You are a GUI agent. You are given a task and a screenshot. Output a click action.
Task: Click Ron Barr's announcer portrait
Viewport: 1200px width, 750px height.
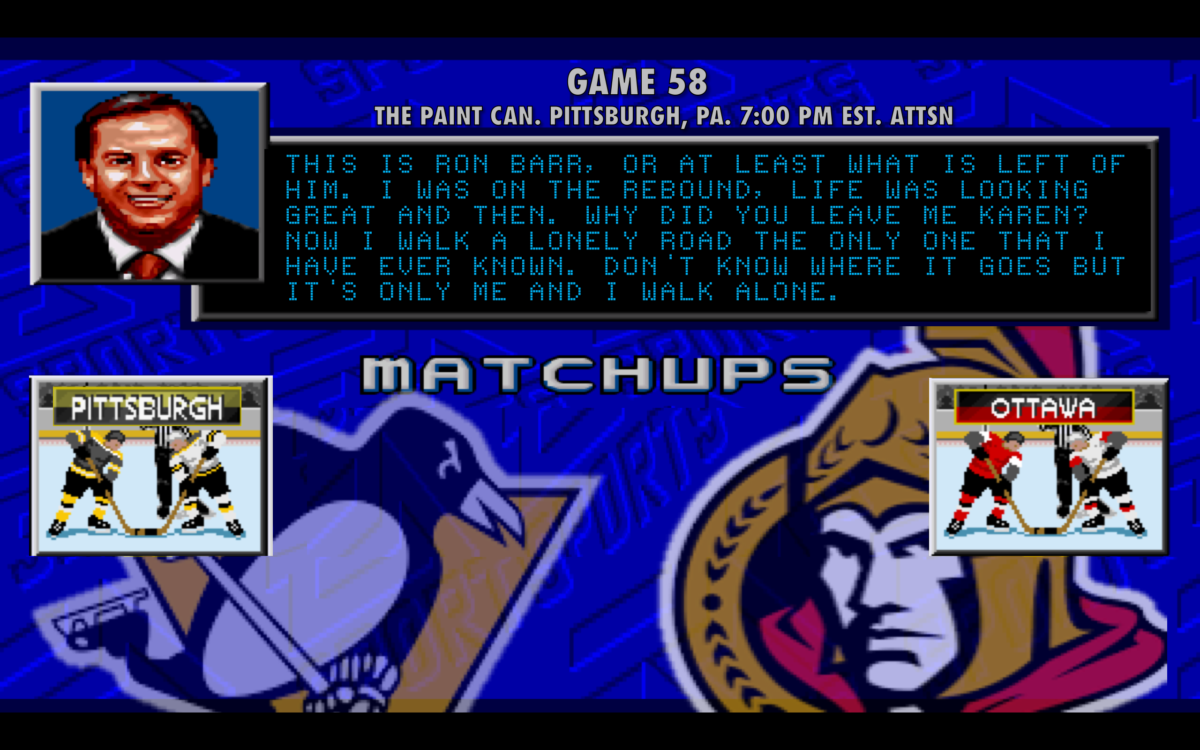(x=149, y=184)
